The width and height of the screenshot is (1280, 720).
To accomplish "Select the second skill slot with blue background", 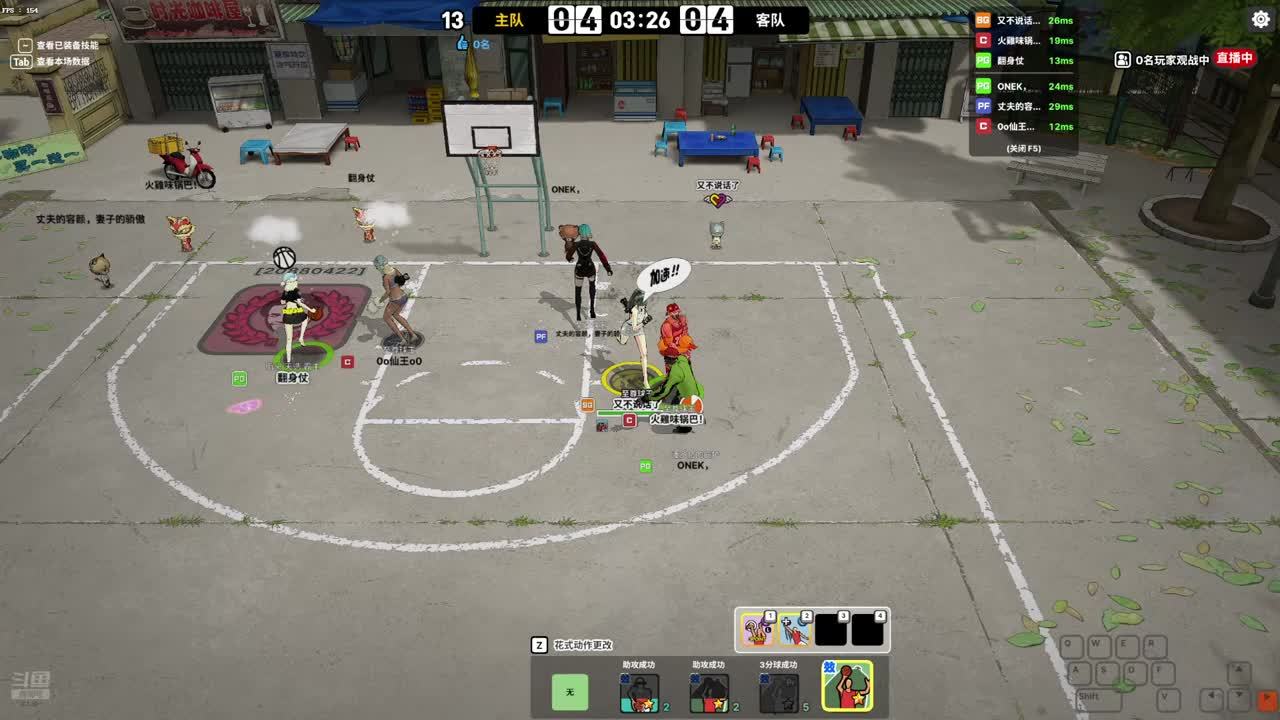I will coord(795,630).
